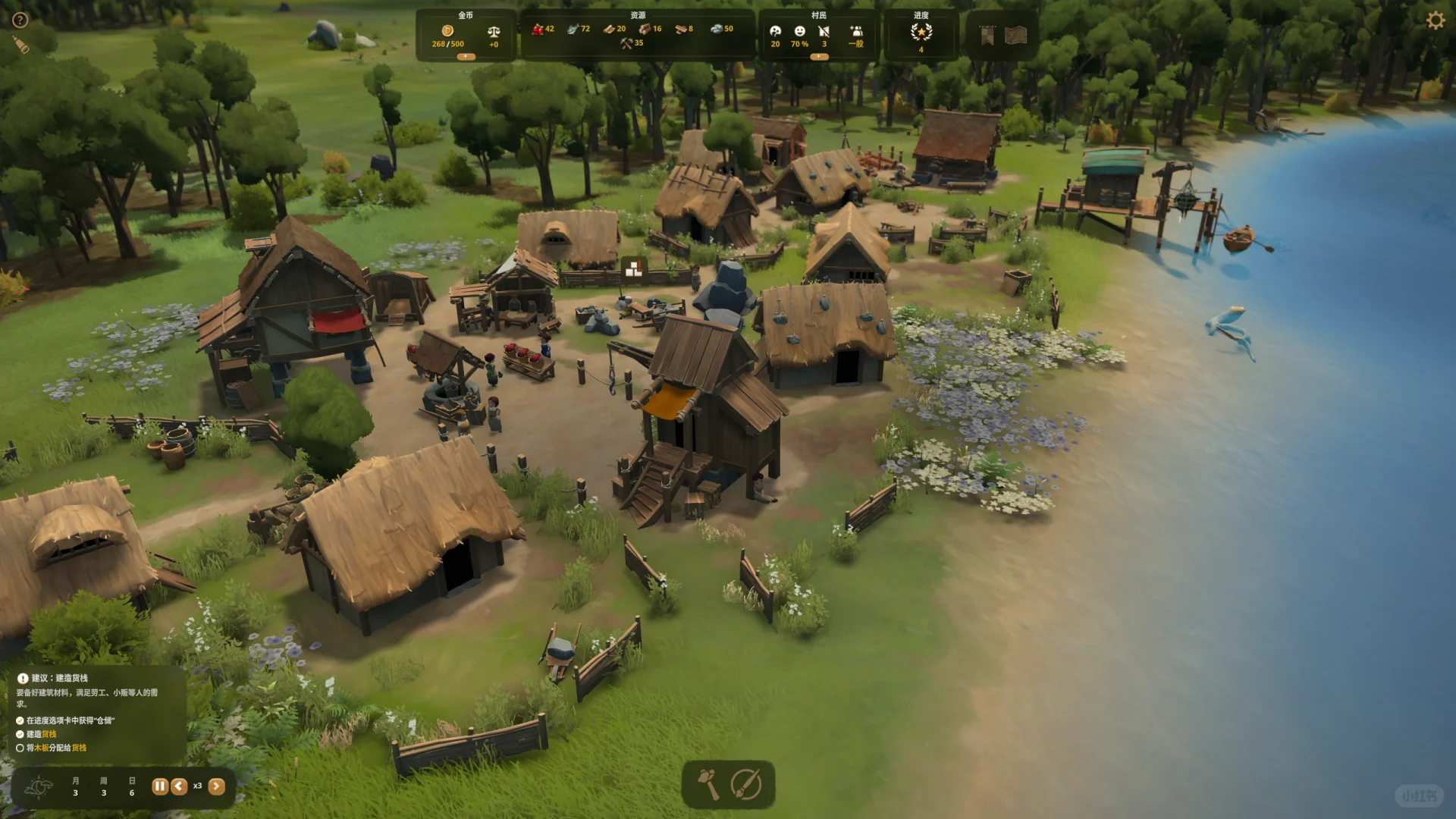Select the berries food resource

[538, 29]
